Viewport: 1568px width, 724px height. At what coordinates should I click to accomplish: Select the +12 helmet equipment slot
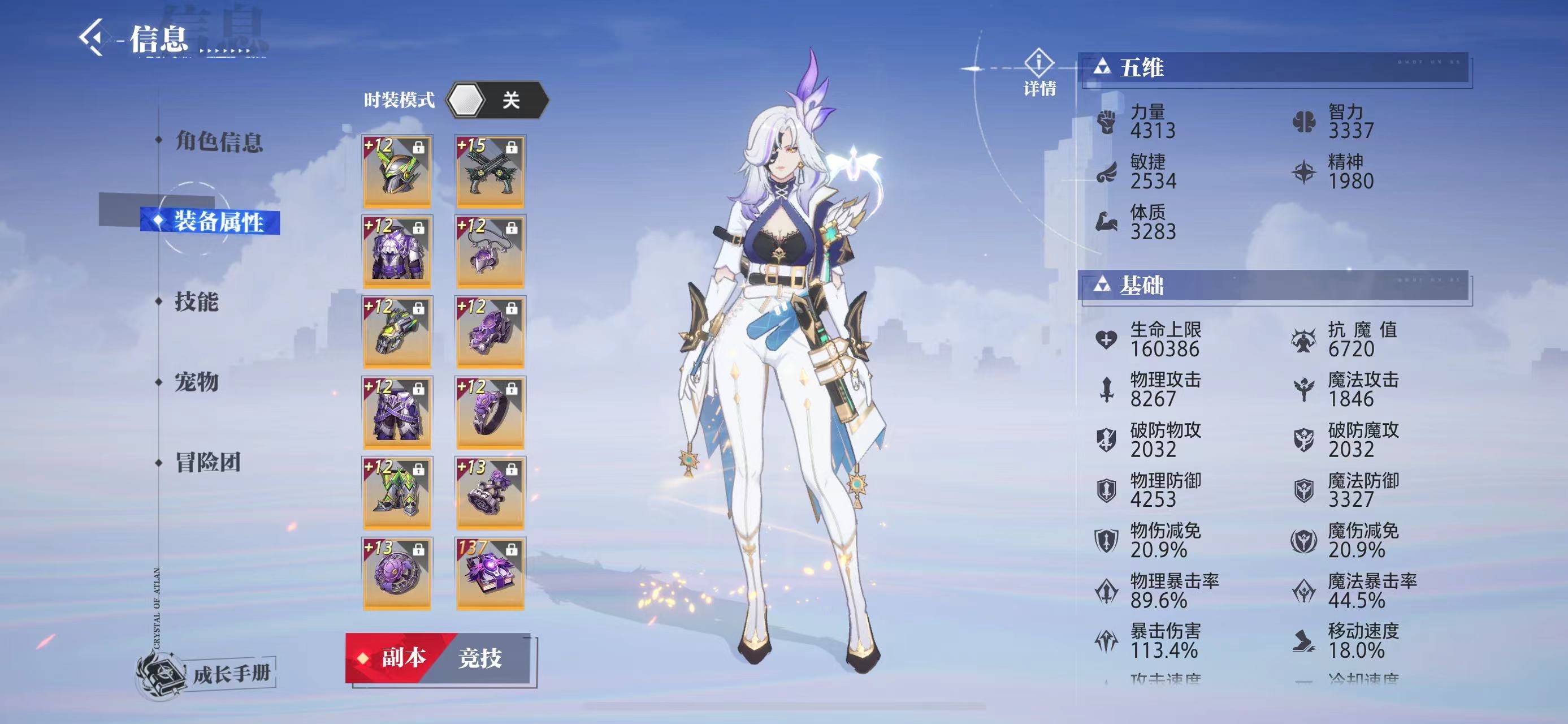click(x=397, y=171)
